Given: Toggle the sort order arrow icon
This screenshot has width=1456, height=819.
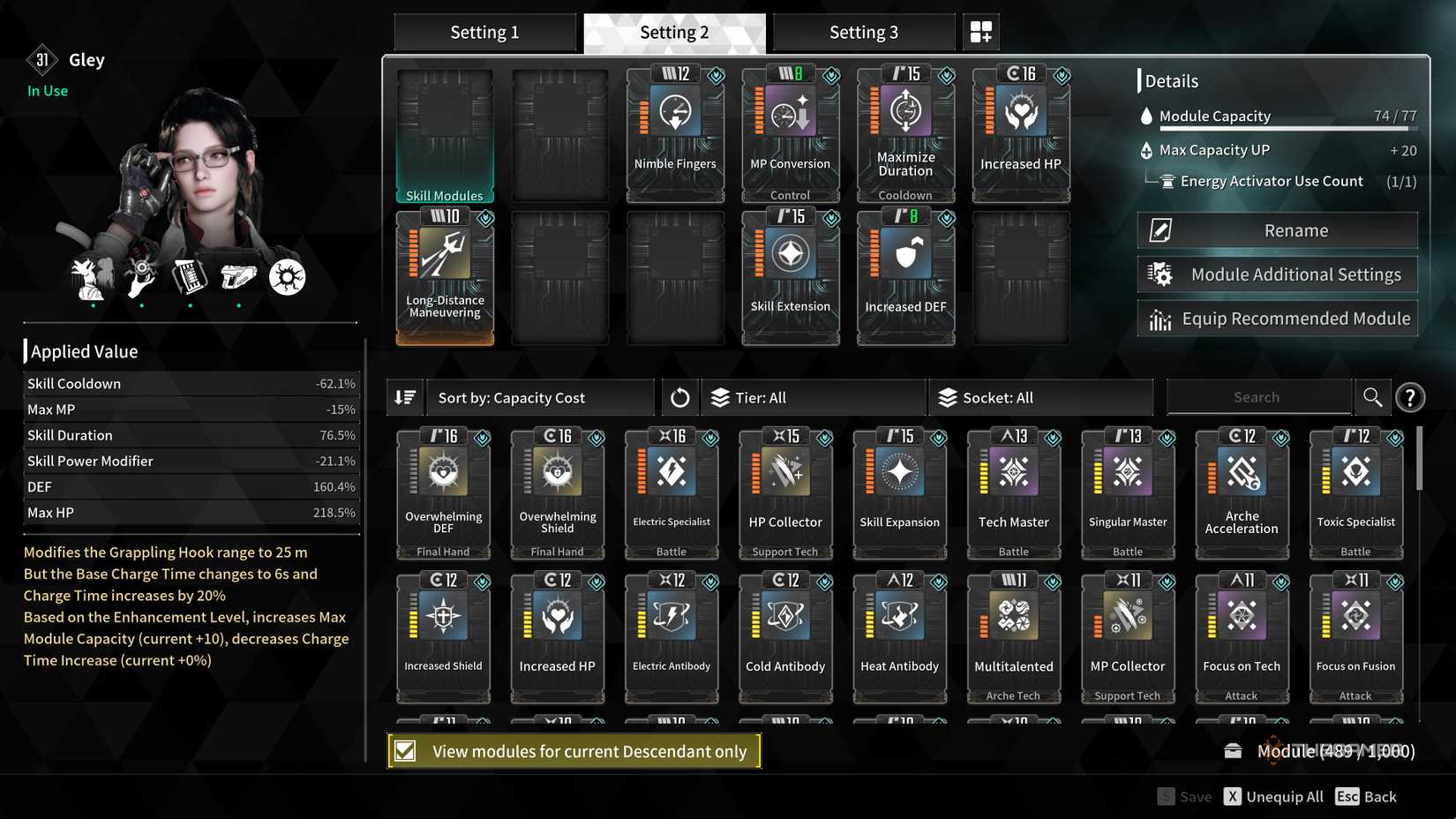Looking at the screenshot, I should click(405, 397).
